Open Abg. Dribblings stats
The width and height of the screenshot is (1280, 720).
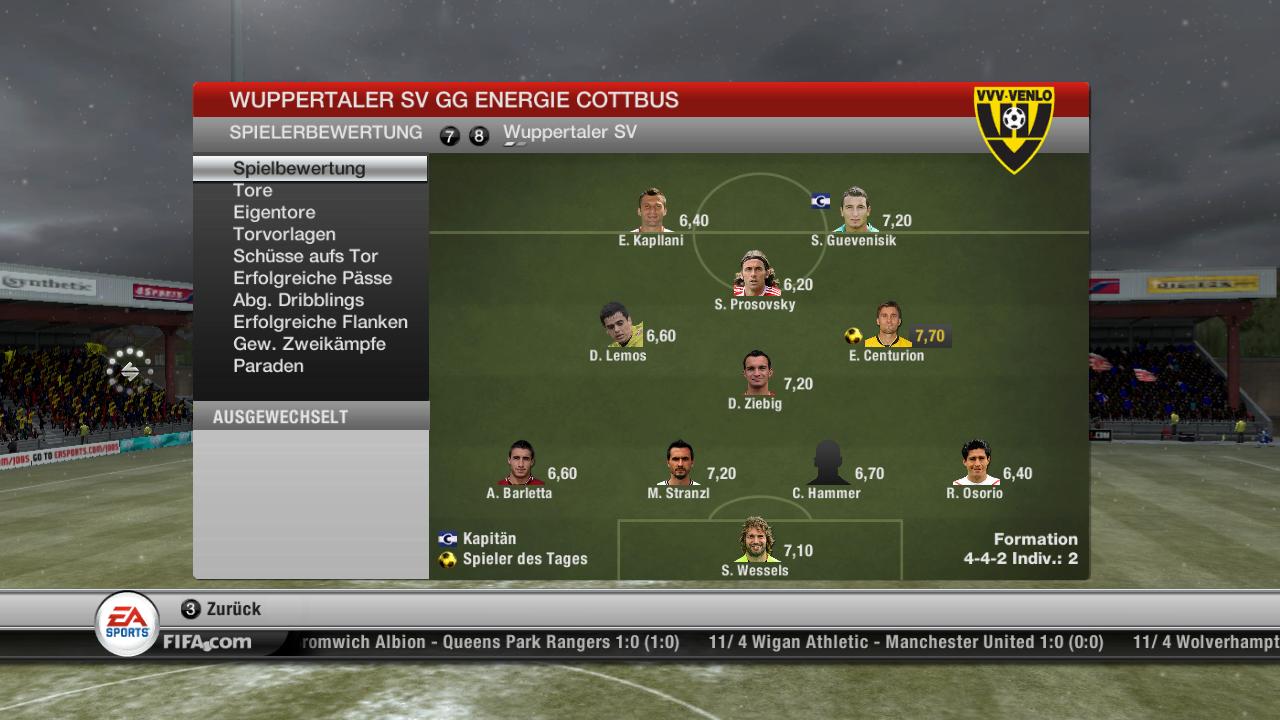pos(298,300)
